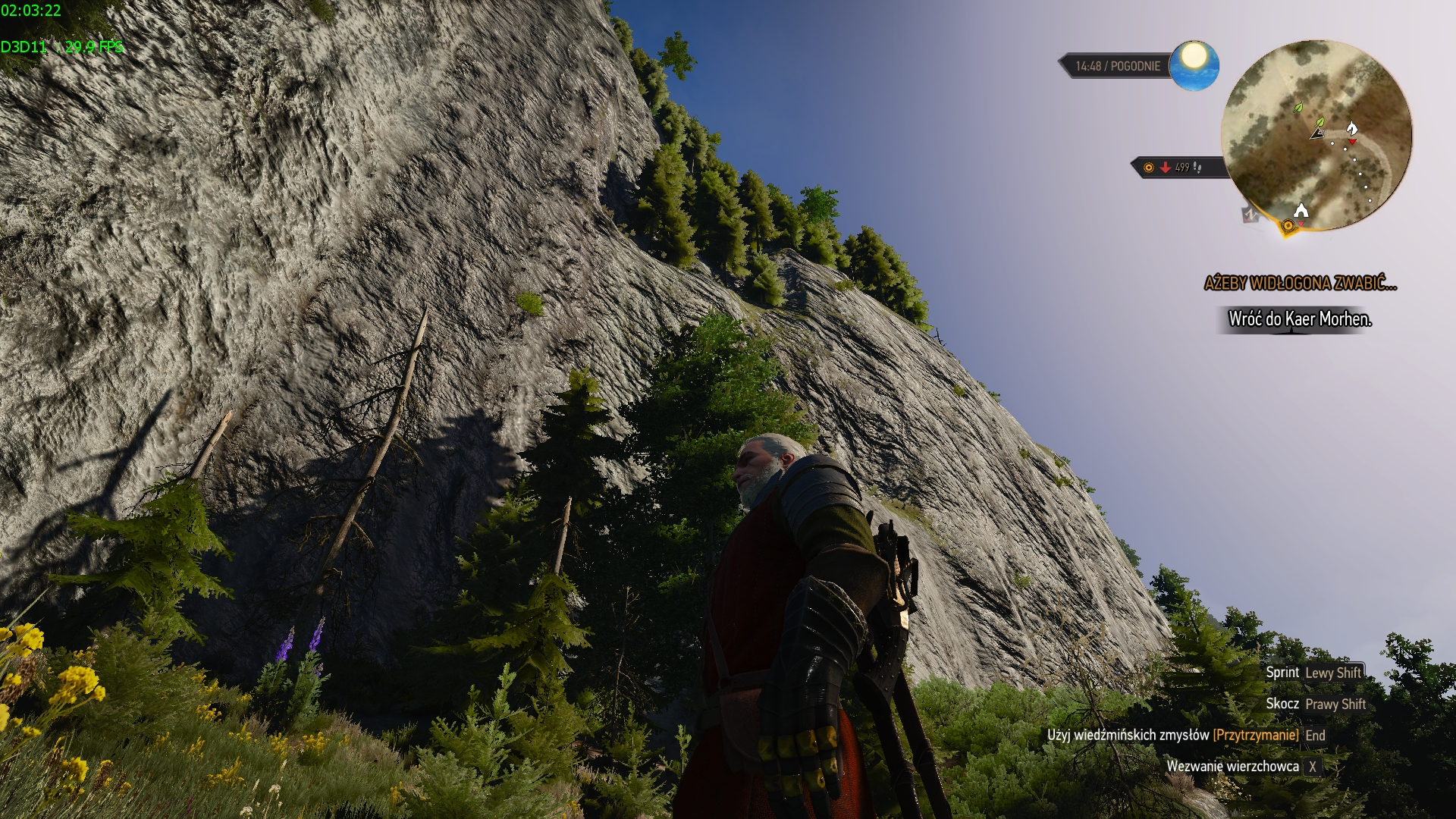This screenshot has height=819, width=1456.
Task: Open the tracked quest title "Ażeby widłogona zwabić"
Action: click(x=1300, y=284)
